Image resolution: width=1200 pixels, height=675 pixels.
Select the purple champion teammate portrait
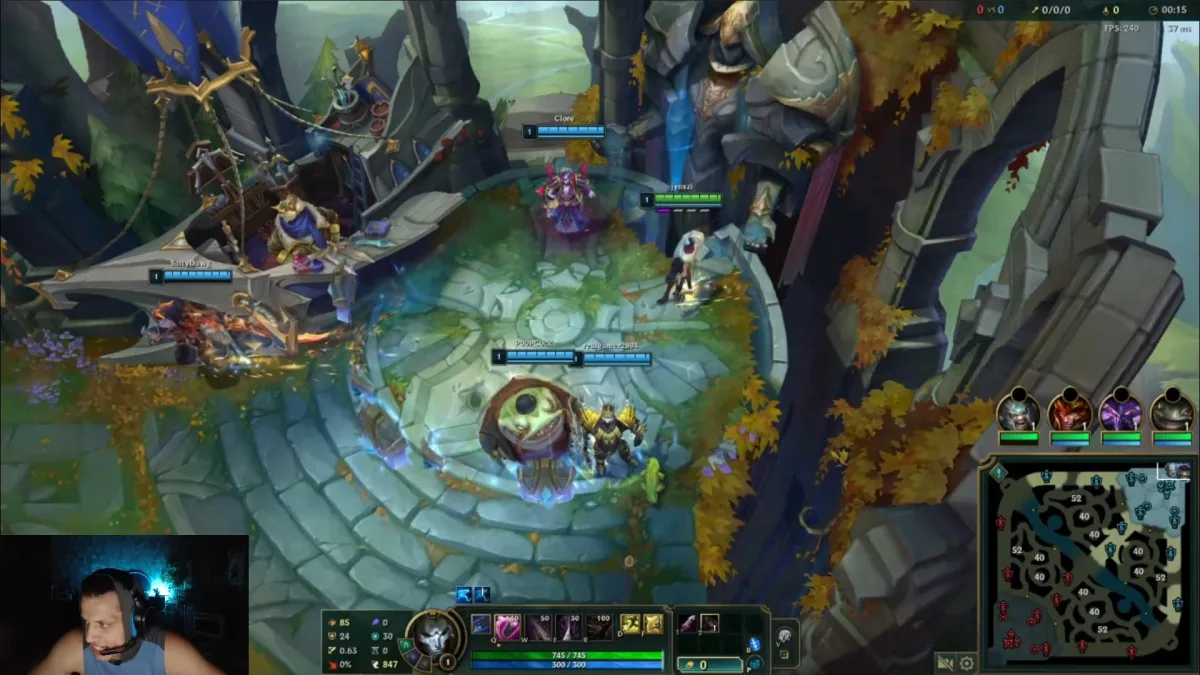click(1120, 412)
